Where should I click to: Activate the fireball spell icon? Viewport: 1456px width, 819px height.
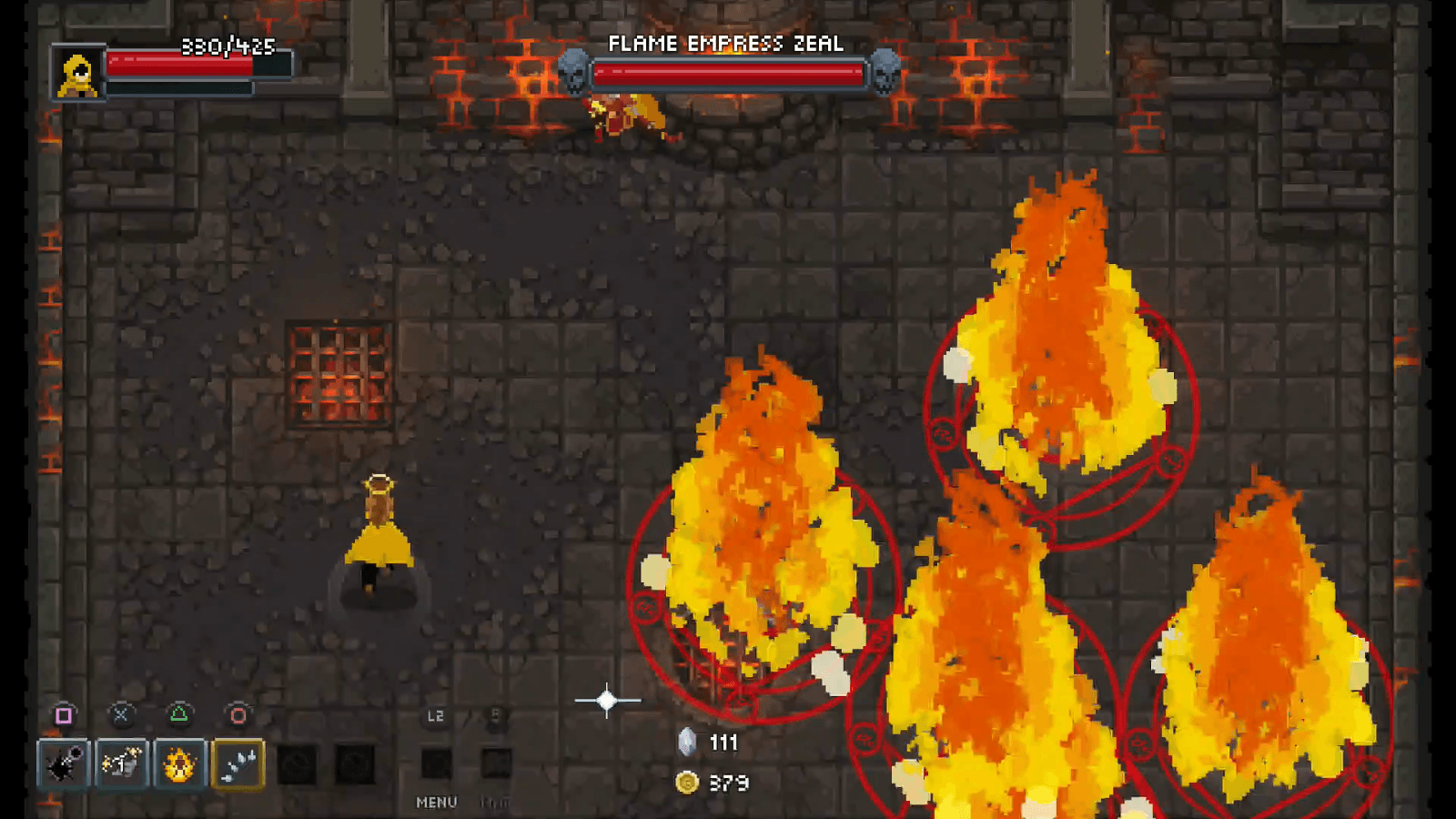coord(179,763)
